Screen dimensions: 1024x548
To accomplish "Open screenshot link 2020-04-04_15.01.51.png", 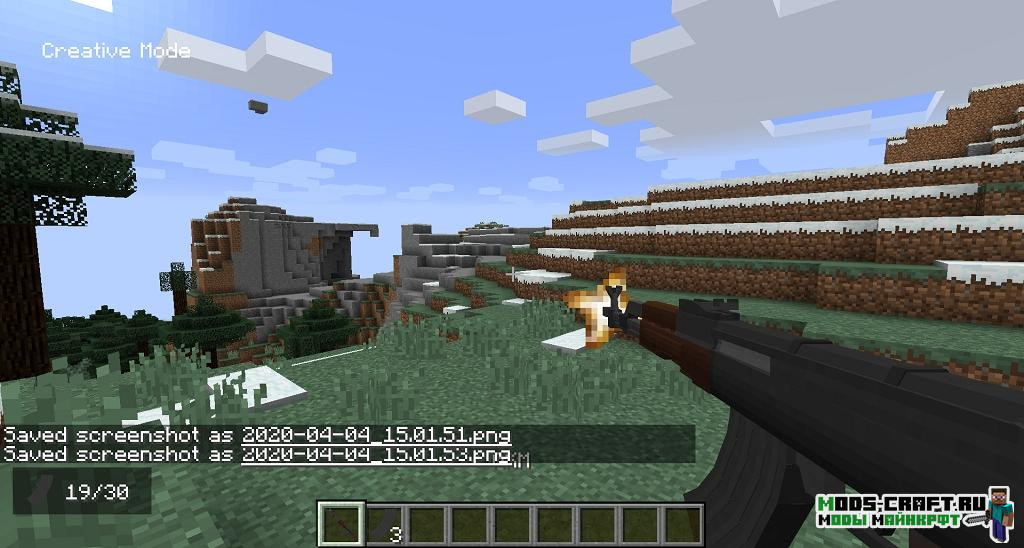I will (x=376, y=435).
